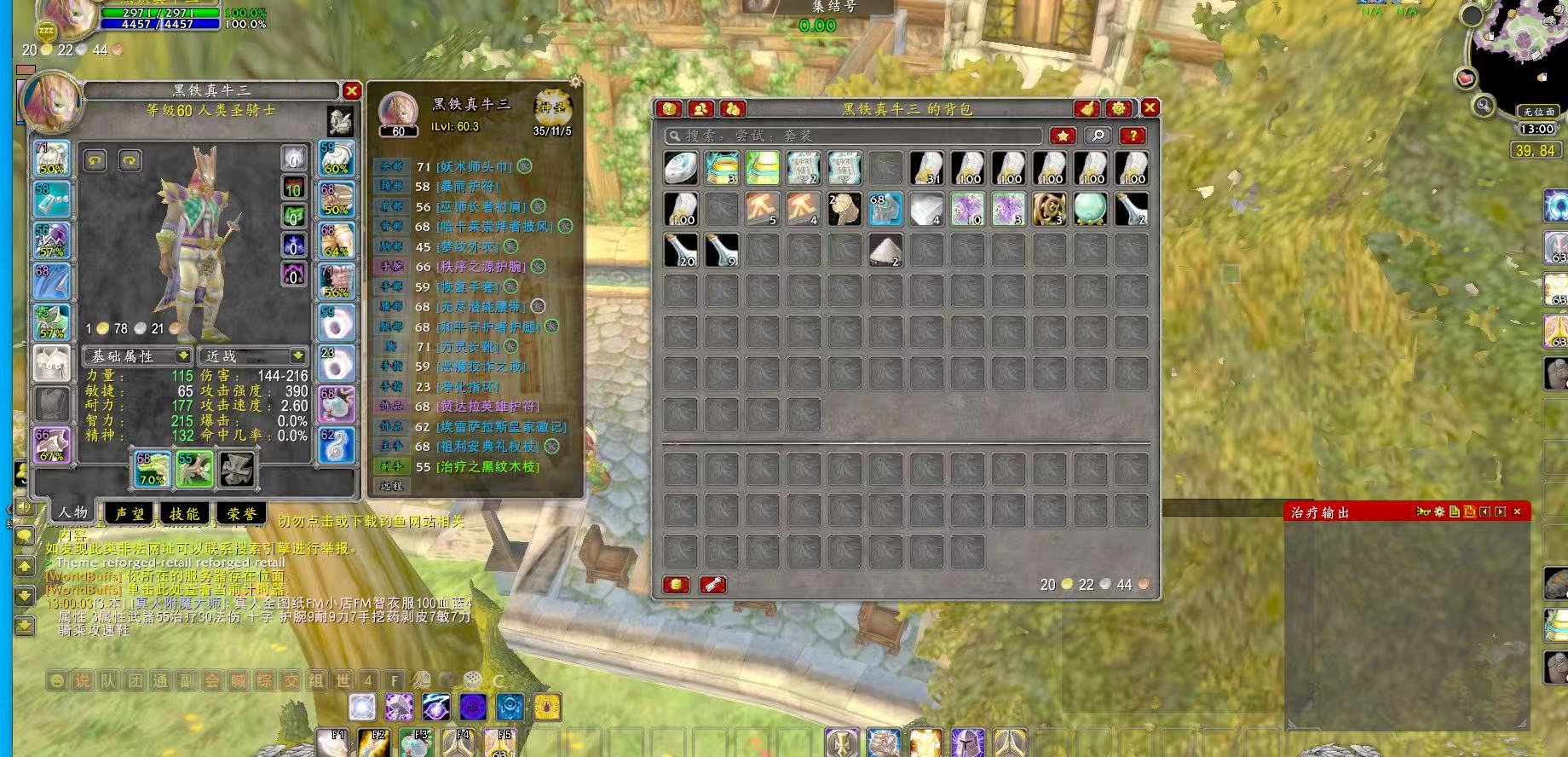1568x757 pixels.
Task: Click the minimap magnifier tracking button
Action: 1484,106
